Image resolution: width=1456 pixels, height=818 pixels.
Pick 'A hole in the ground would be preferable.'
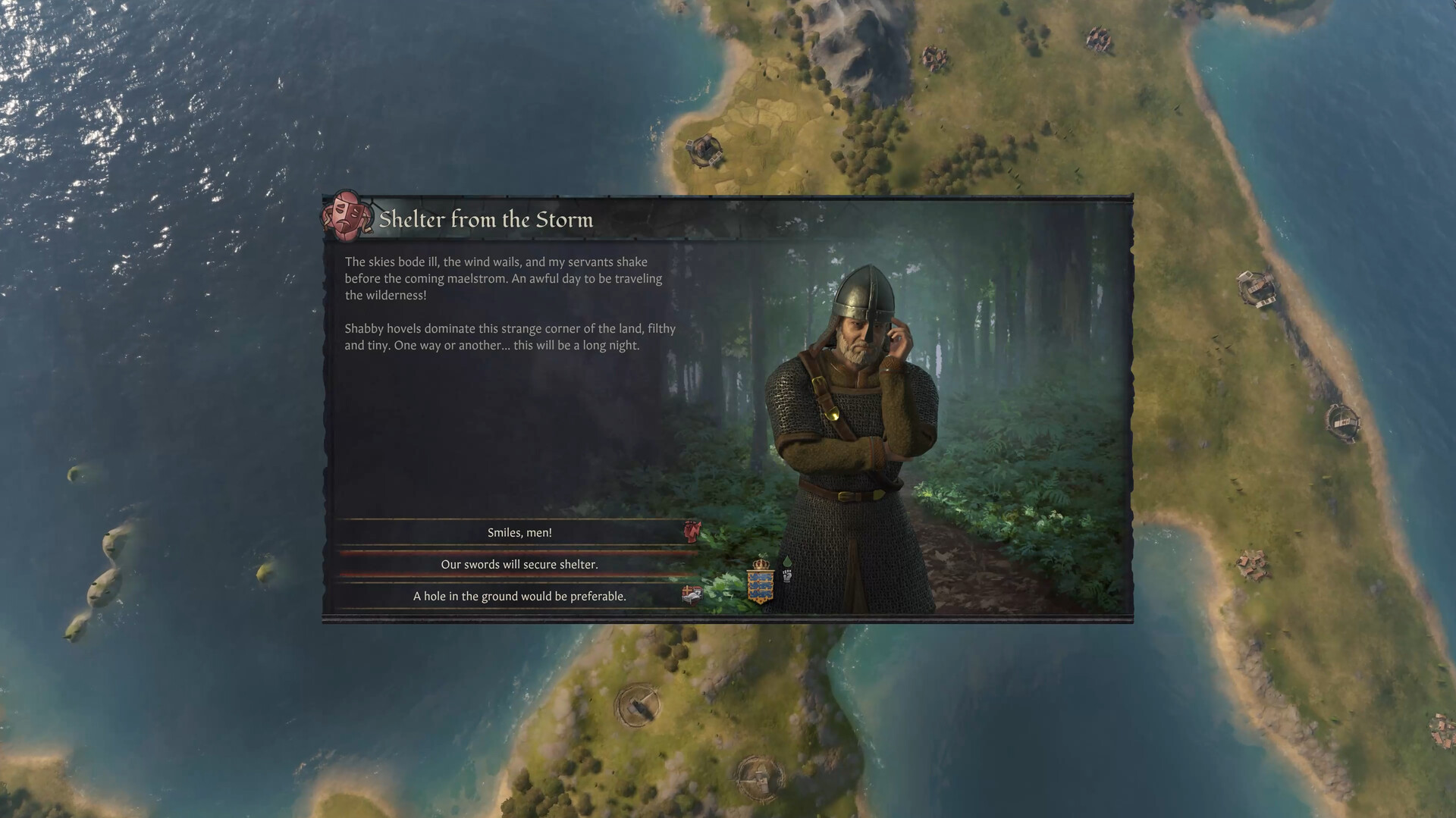519,596
